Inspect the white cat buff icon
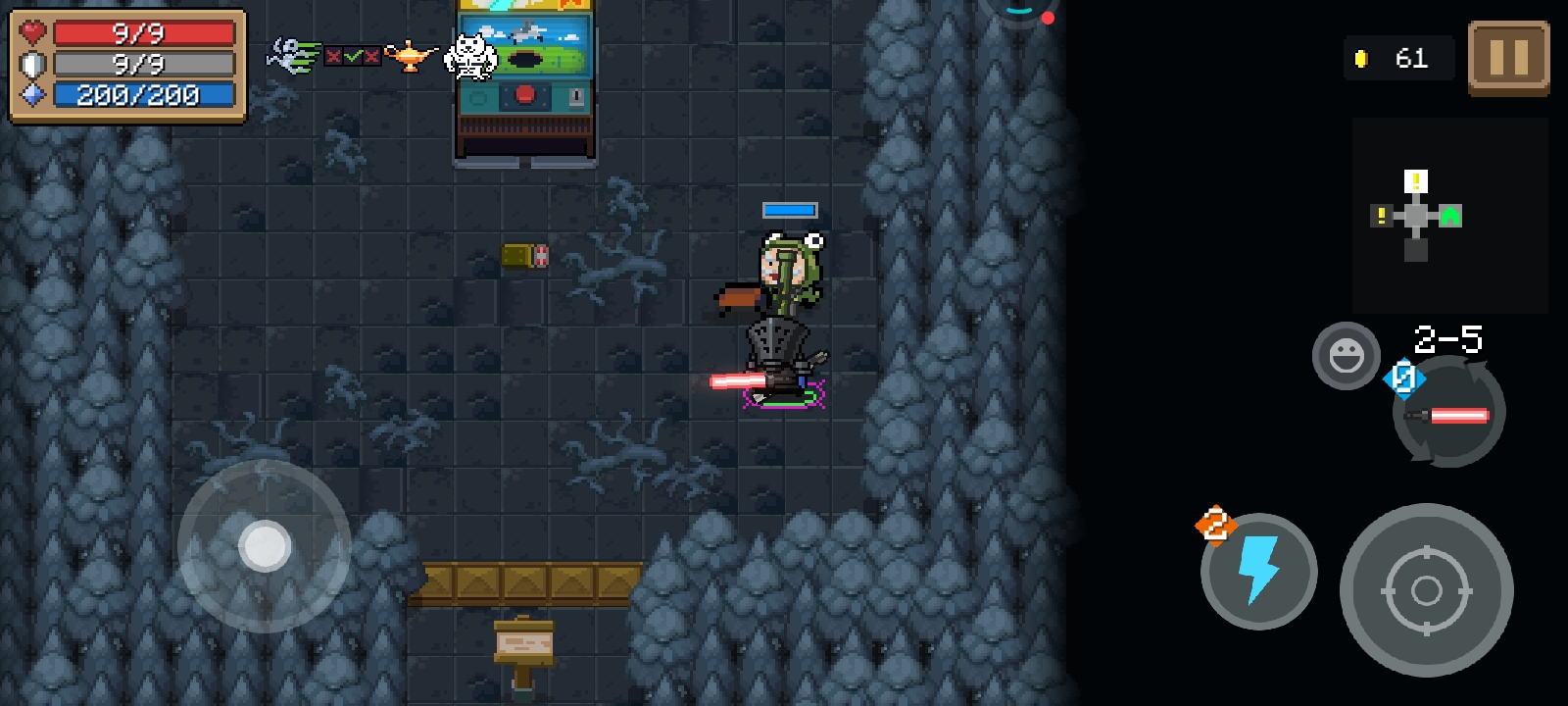 (x=470, y=56)
